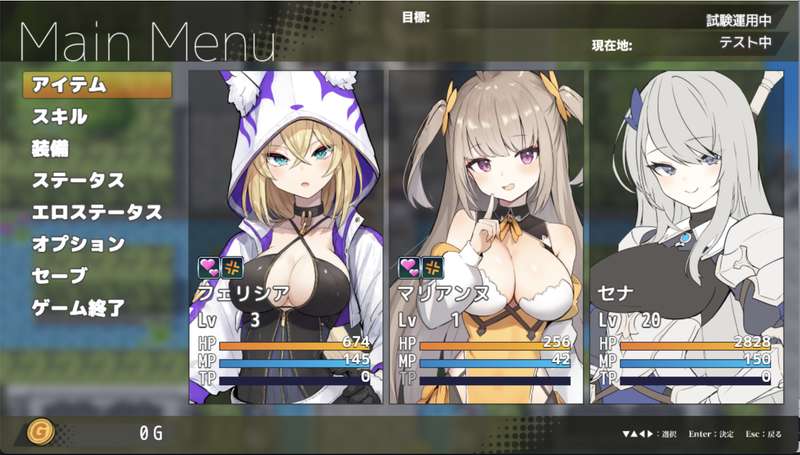This screenshot has height=455, width=800.
Task: Select party member セナ's card
Action: tap(688, 236)
